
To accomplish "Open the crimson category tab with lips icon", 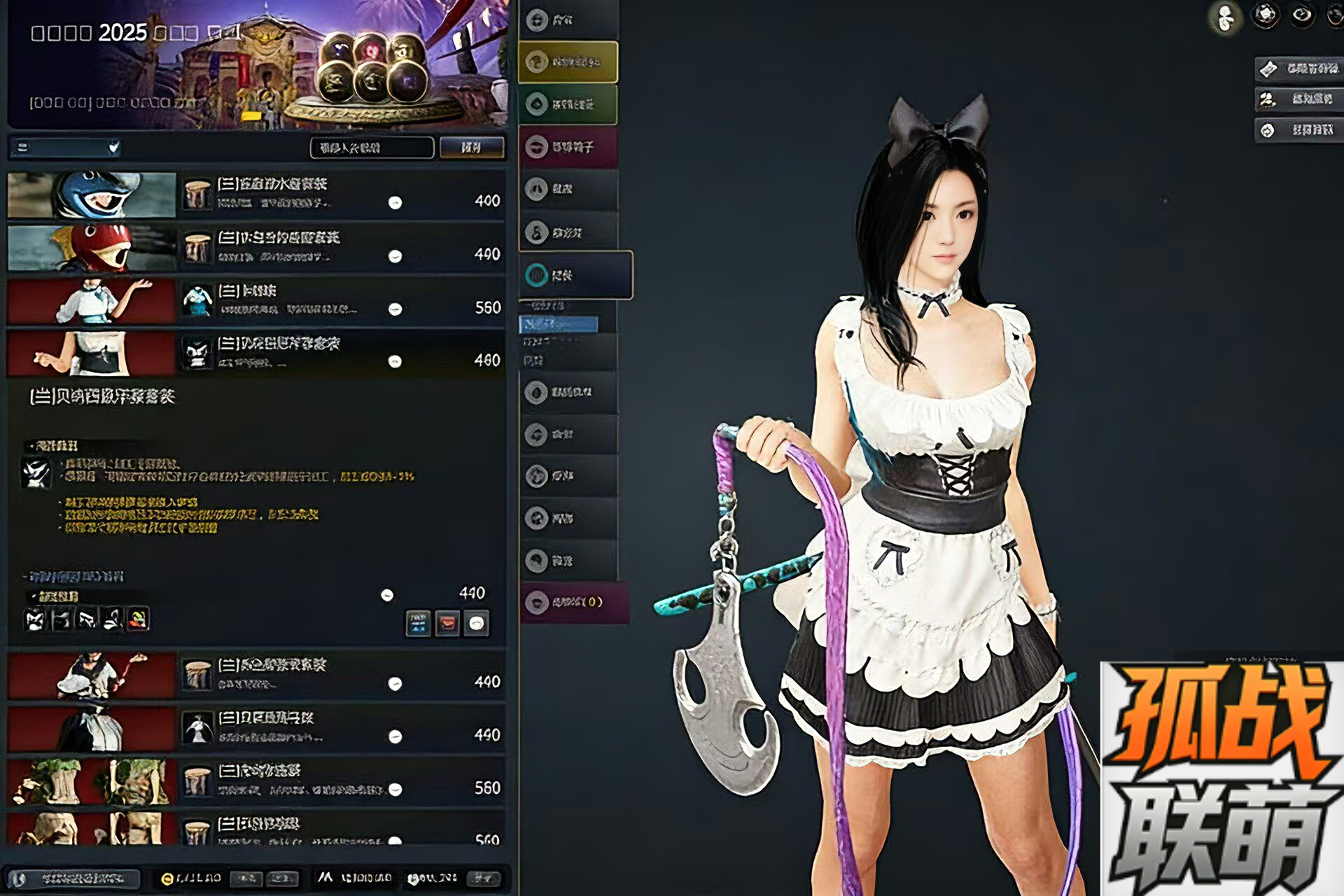I will [x=568, y=147].
